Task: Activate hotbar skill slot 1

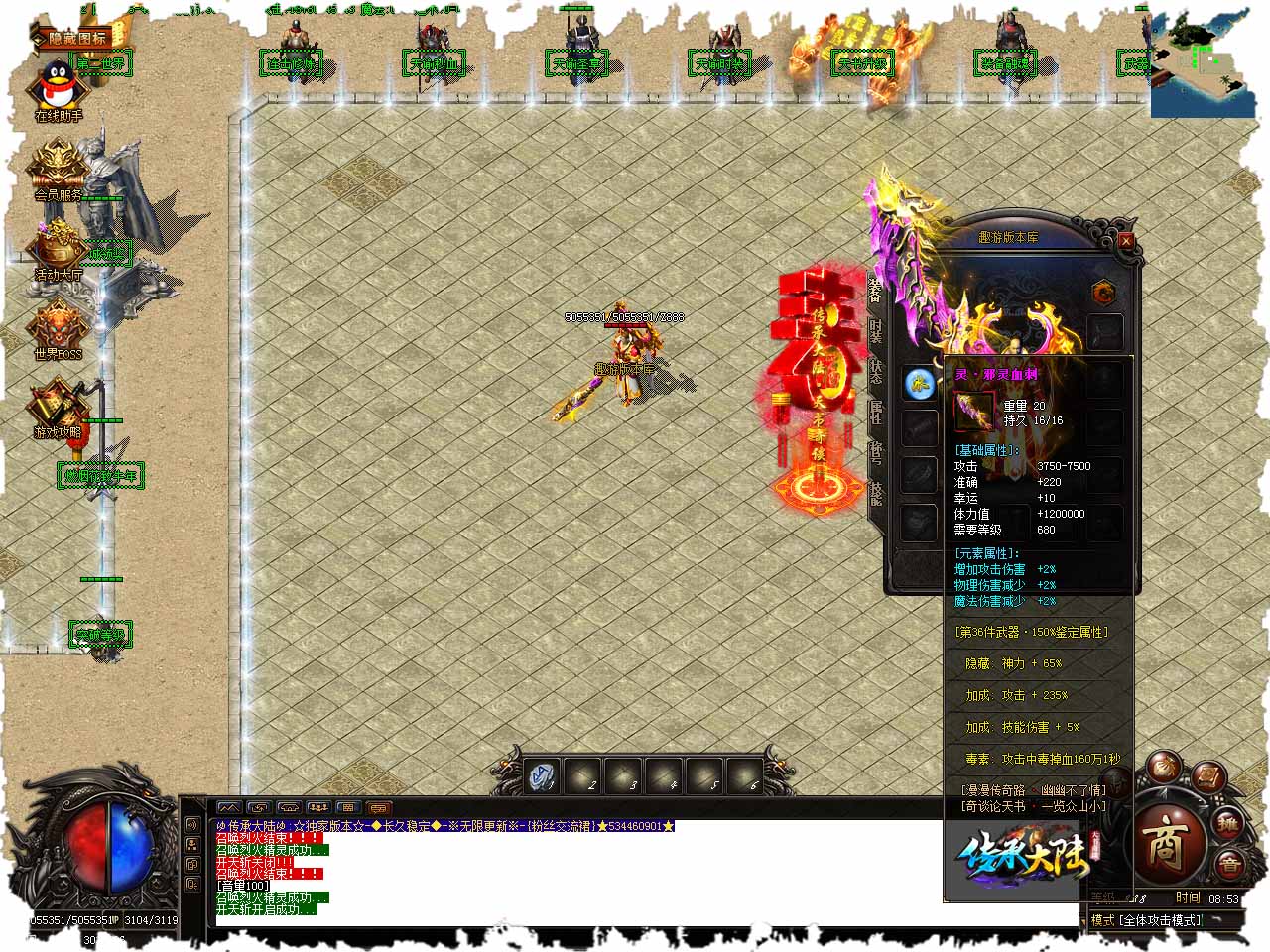Action: click(x=543, y=776)
